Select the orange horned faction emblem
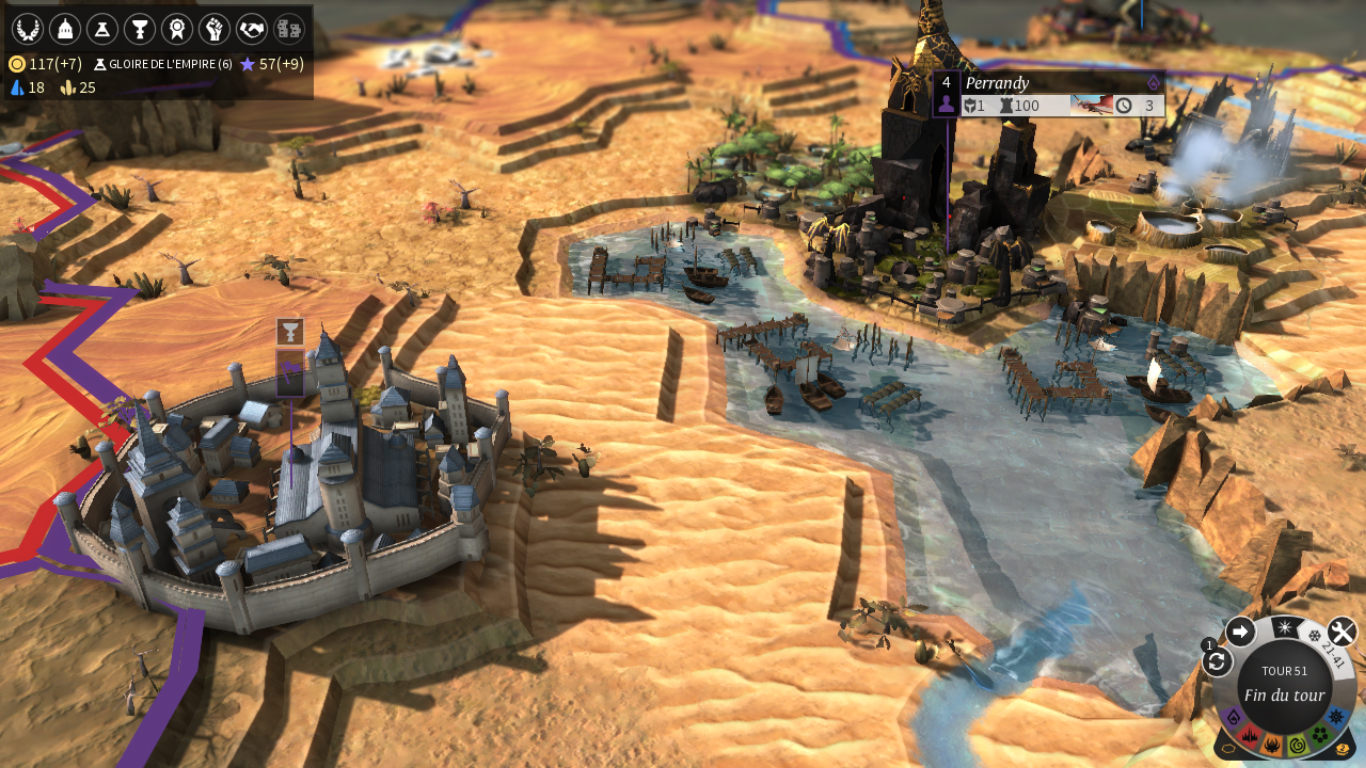 [x=1274, y=745]
